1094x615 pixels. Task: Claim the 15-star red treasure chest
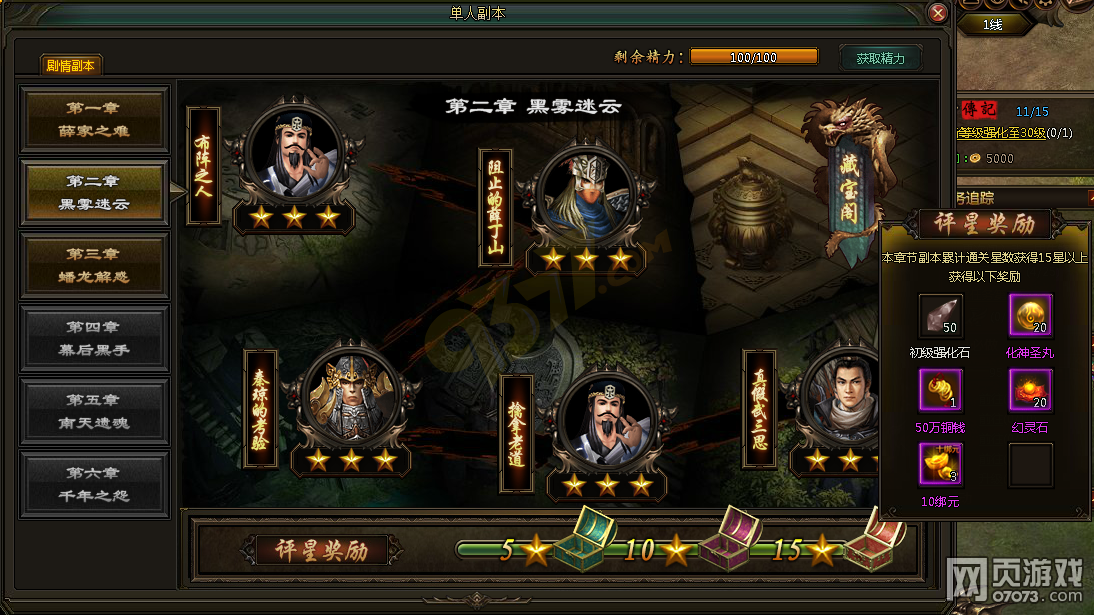872,542
